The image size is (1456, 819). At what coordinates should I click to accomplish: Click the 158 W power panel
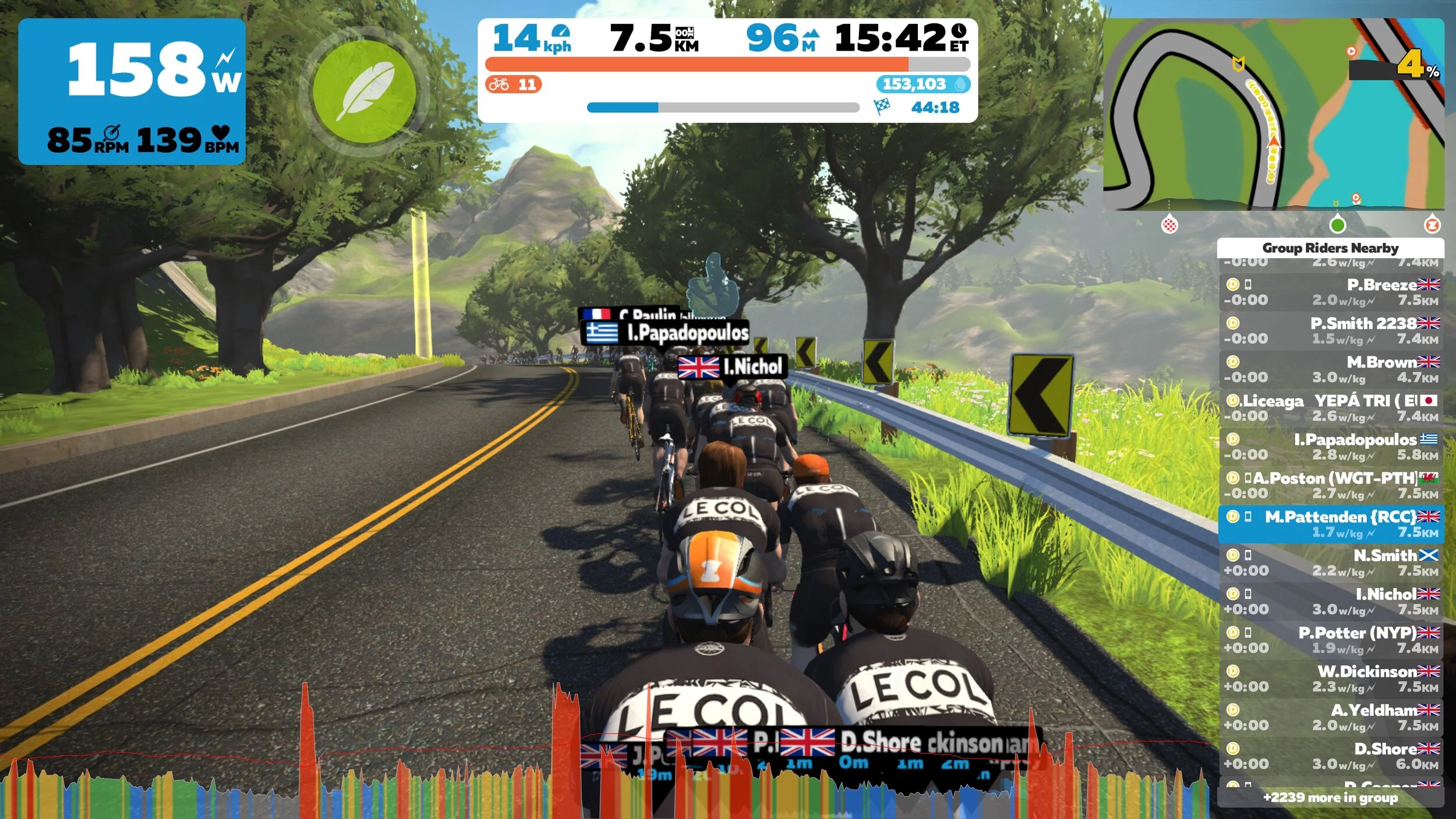132,91
